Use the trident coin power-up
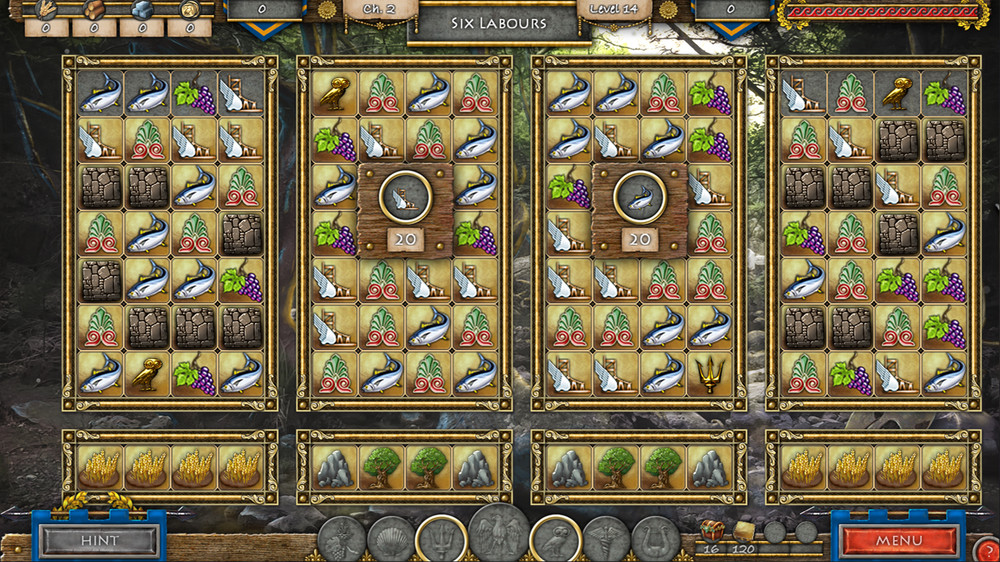 pos(440,538)
